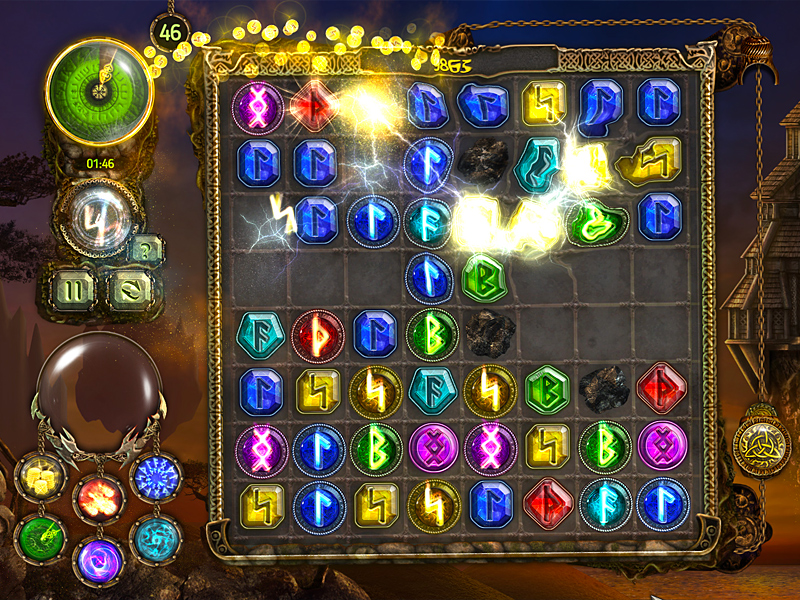Select the blue circular rune in the bottom-right corner
The height and width of the screenshot is (600, 800).
click(661, 505)
